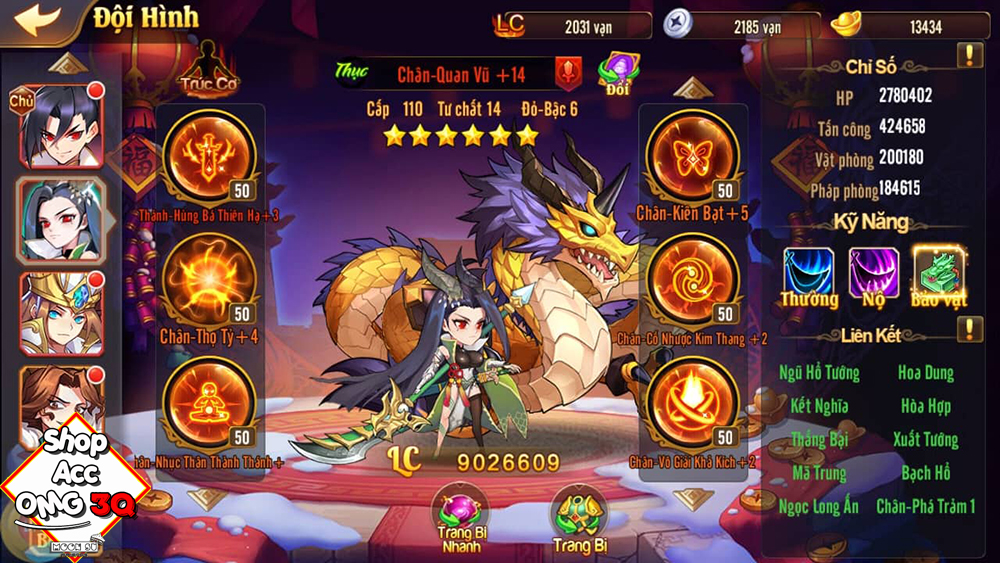Select the meditating figure equipment slot
1000x563 pixels.
pos(210,400)
